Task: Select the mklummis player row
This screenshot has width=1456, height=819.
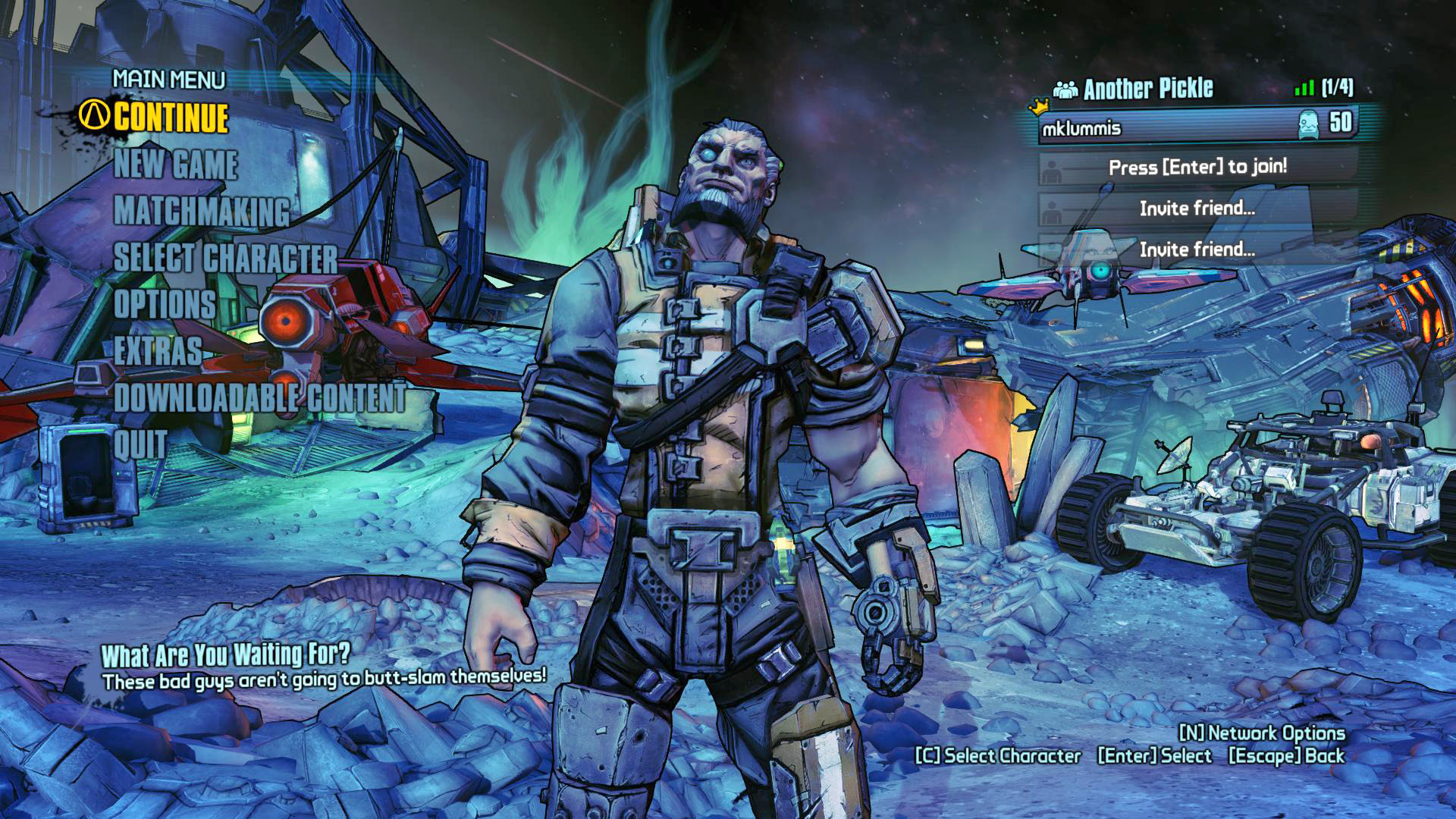Action: (1198, 127)
